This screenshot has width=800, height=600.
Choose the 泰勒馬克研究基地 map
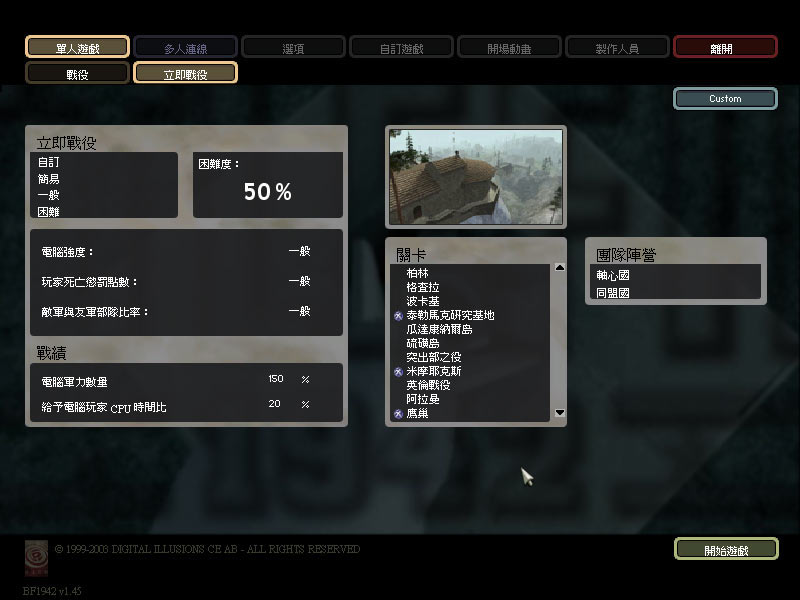point(450,315)
